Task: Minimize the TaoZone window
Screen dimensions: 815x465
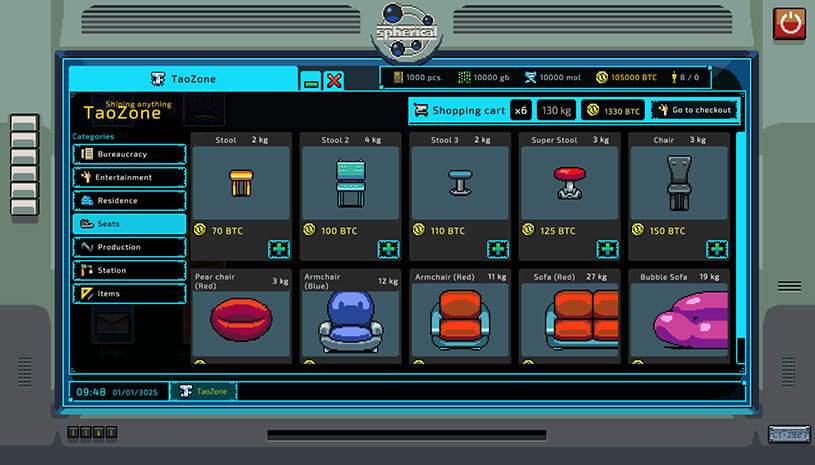Action: pyautogui.click(x=312, y=80)
